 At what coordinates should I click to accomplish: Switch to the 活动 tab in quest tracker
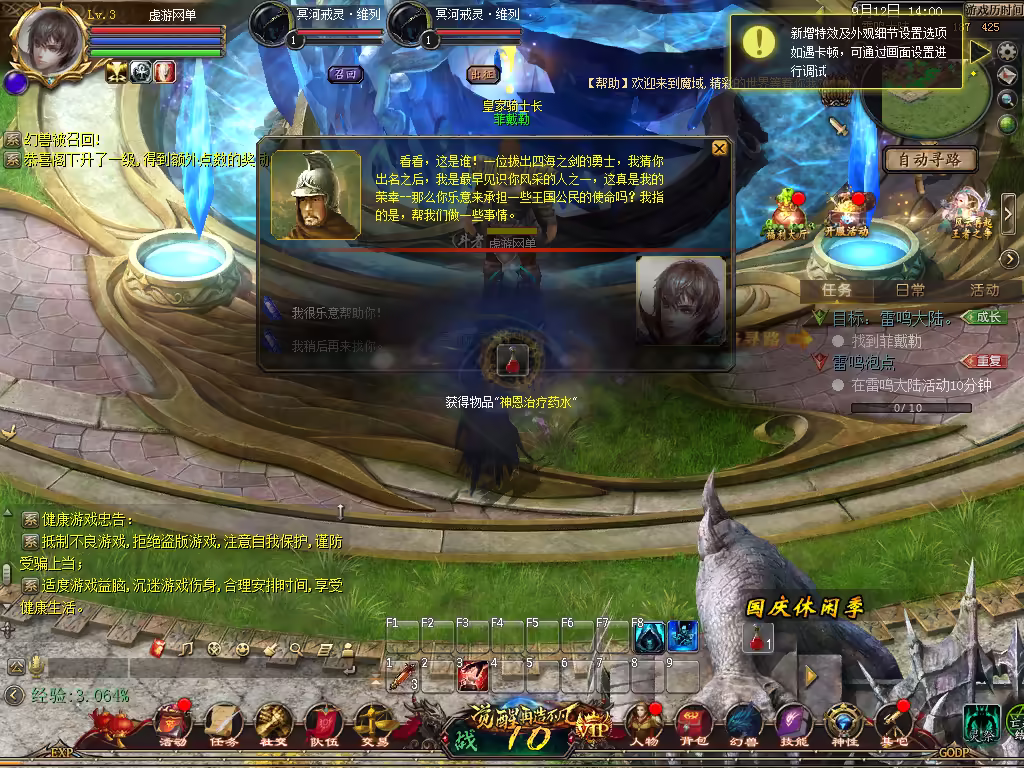(x=984, y=290)
